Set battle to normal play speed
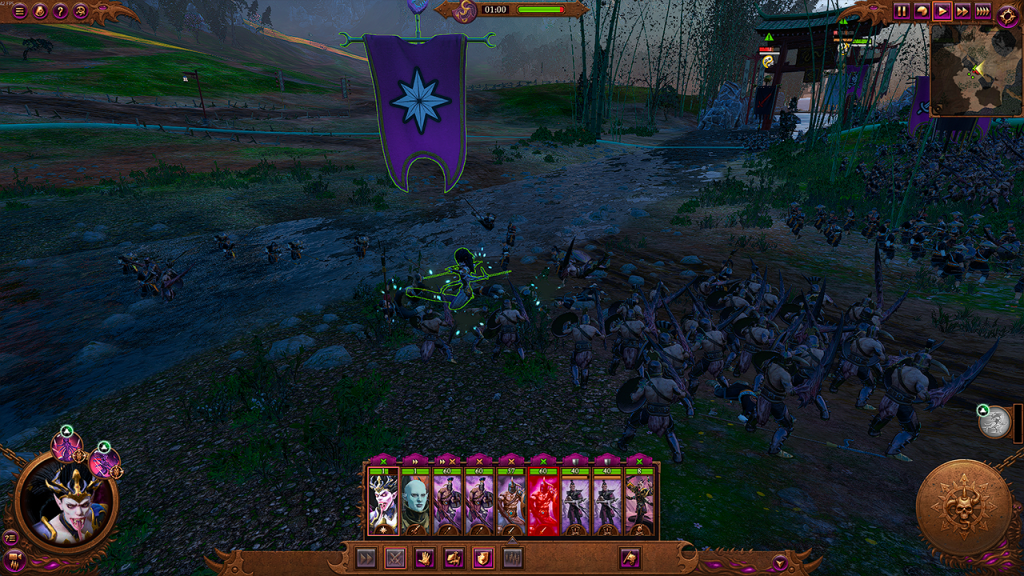Viewport: 1024px width, 576px height. point(942,11)
